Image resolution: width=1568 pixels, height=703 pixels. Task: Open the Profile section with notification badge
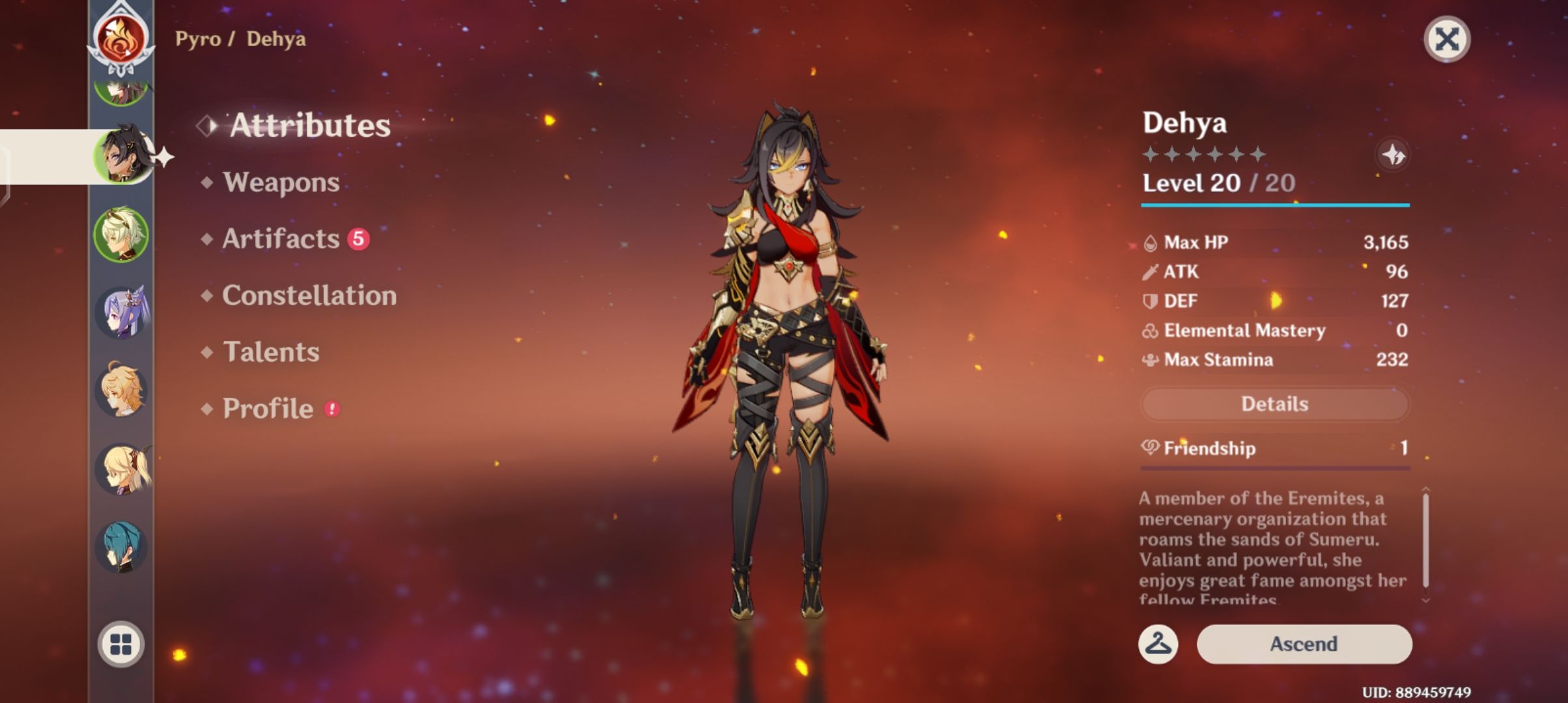pyautogui.click(x=267, y=409)
